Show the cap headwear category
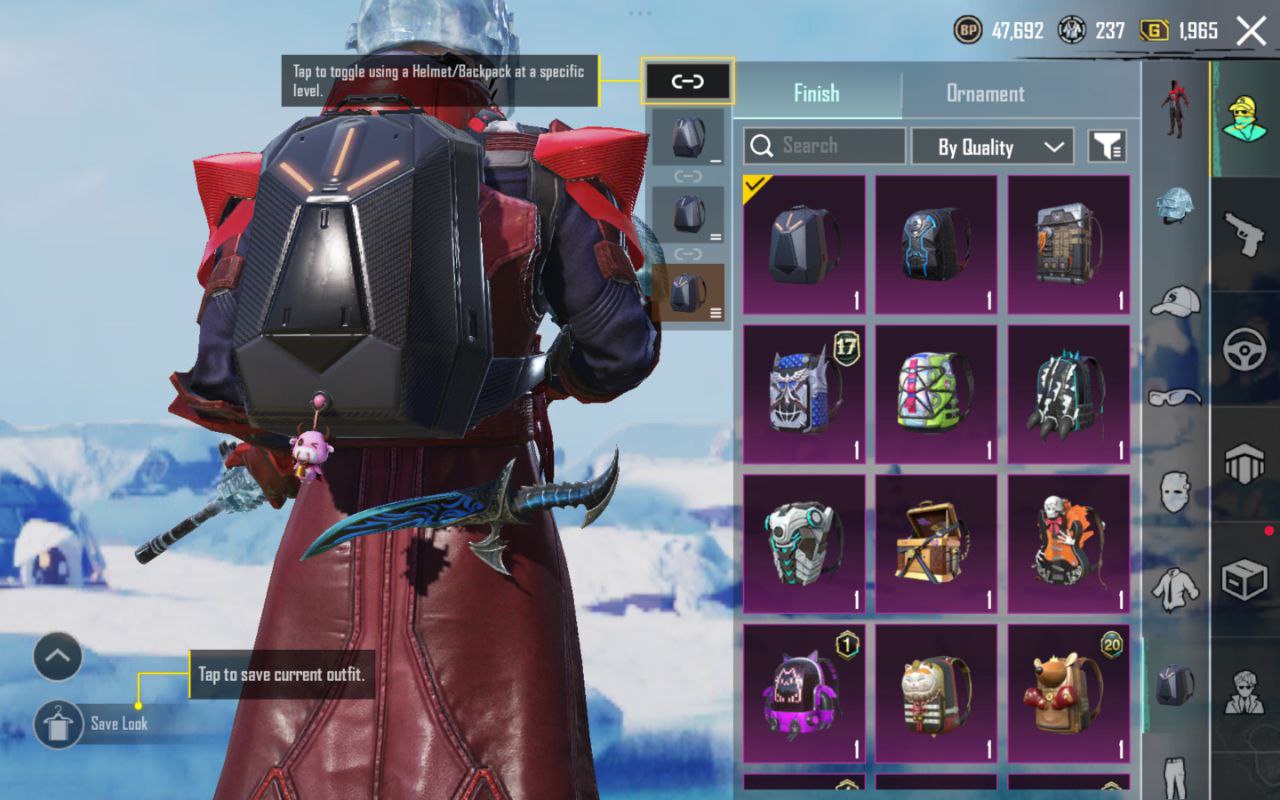1280x800 pixels. coord(1175,300)
